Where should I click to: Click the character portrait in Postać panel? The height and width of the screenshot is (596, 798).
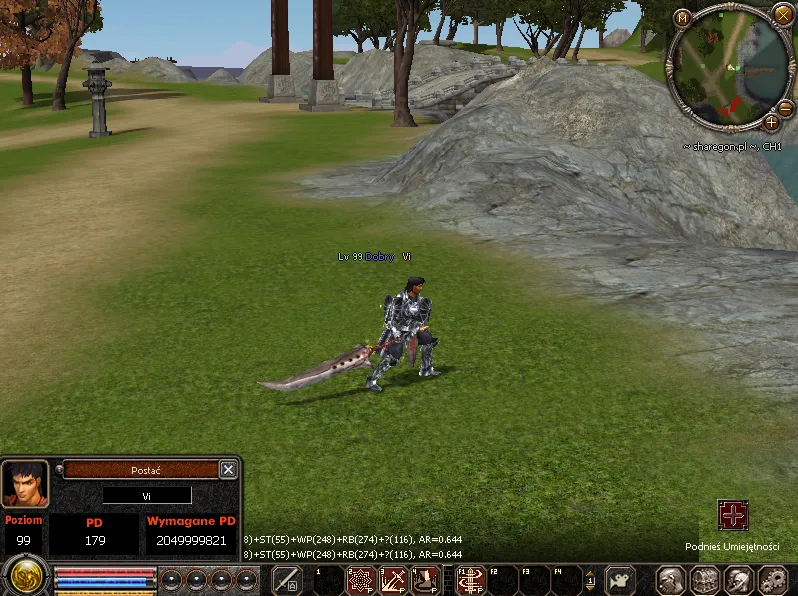click(x=25, y=484)
